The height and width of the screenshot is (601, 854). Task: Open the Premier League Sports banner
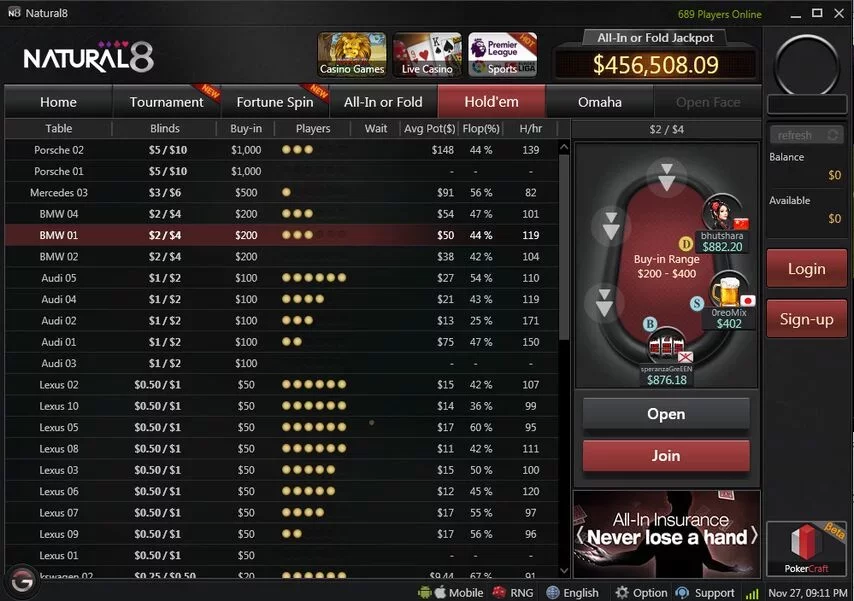(502, 54)
